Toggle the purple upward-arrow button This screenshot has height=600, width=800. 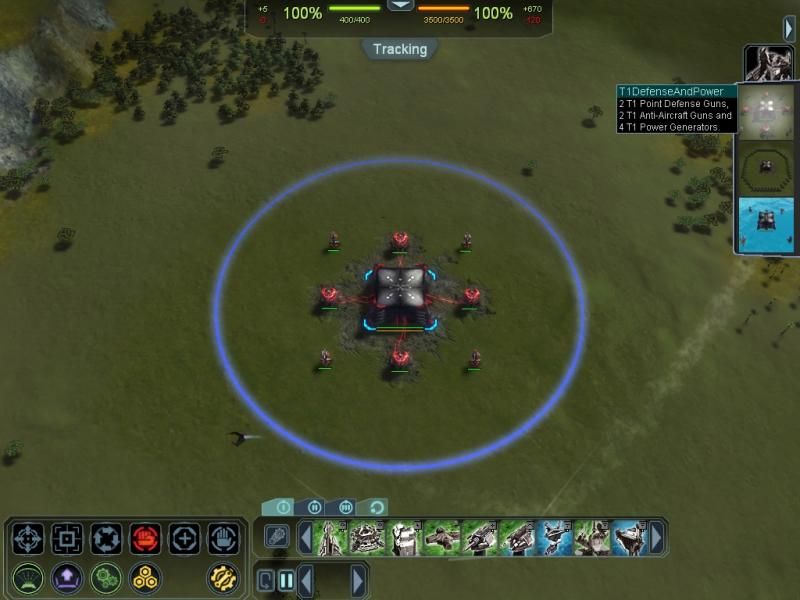67,578
